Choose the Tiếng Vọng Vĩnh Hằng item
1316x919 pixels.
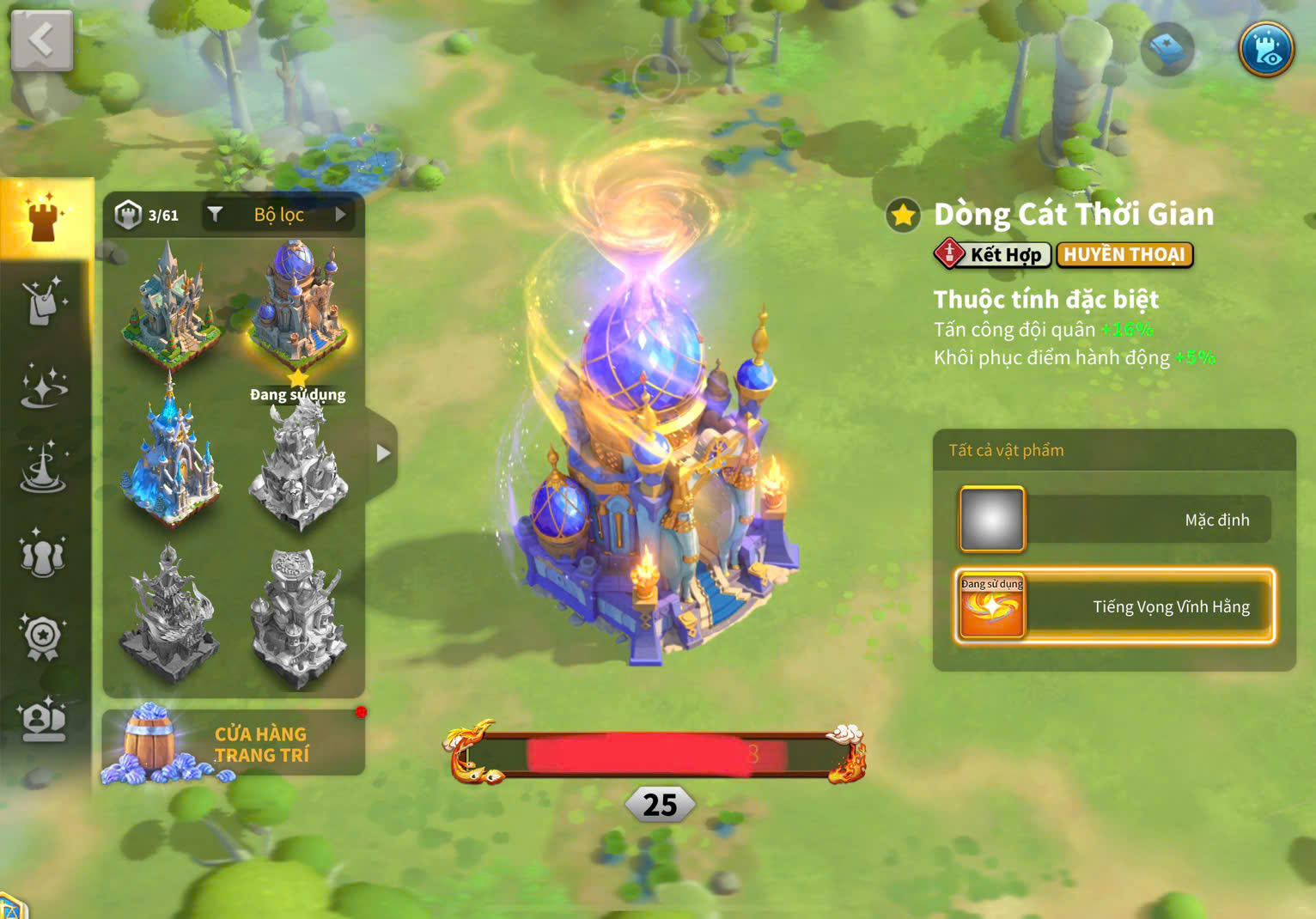1115,606
